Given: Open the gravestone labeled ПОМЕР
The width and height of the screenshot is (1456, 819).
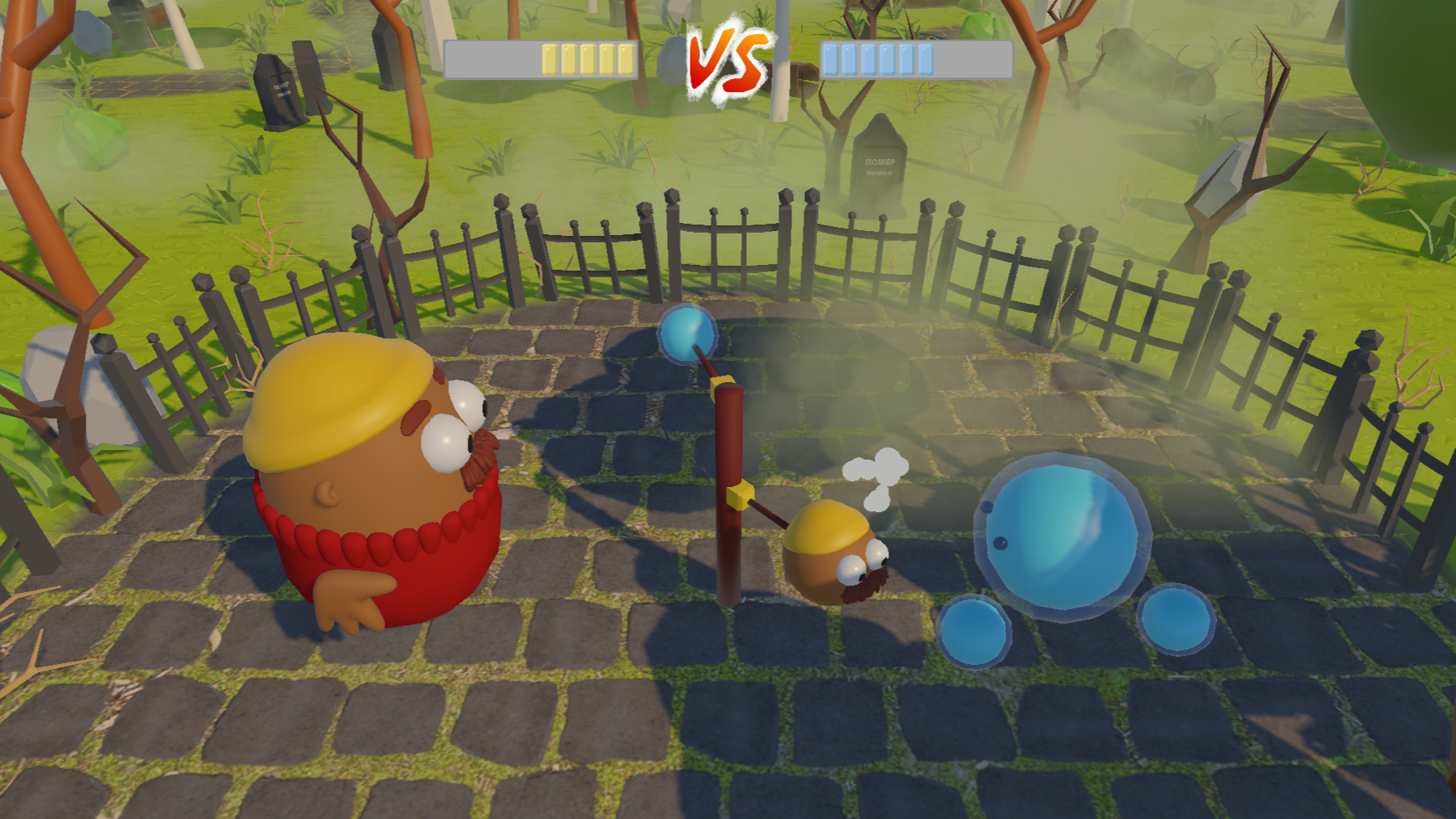Looking at the screenshot, I should point(880,162).
